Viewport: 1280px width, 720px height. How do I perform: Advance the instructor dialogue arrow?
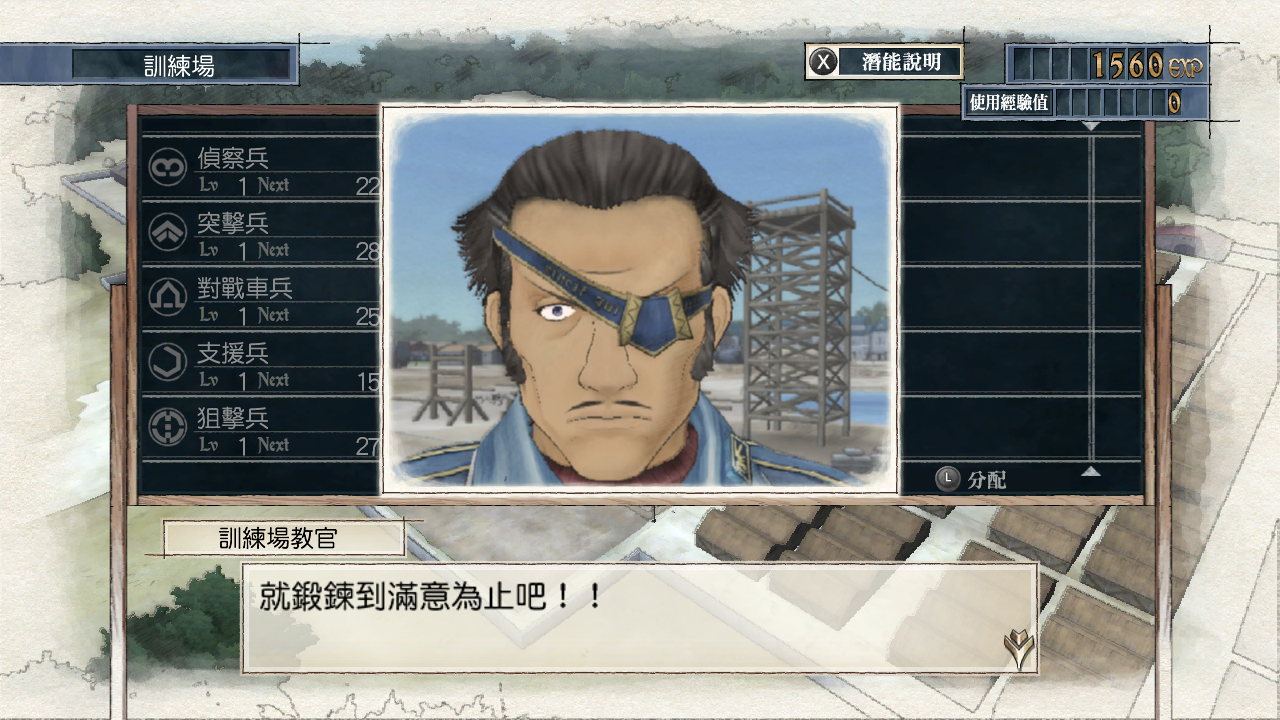click(x=1018, y=650)
